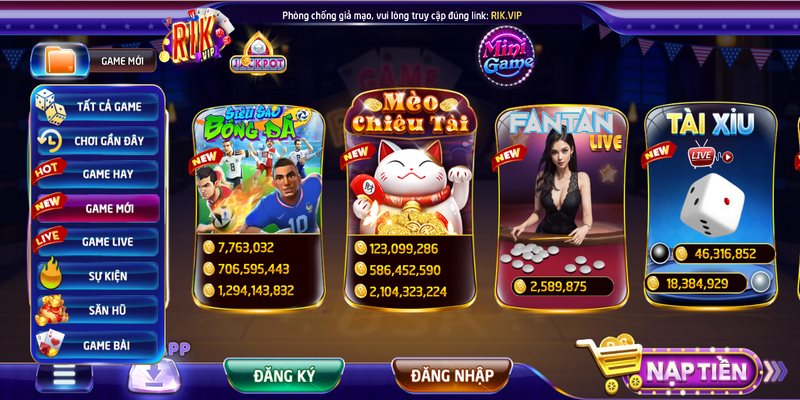This screenshot has width=800, height=400.
Task: Click the Đăng Nhập login button
Action: pyautogui.click(x=451, y=376)
